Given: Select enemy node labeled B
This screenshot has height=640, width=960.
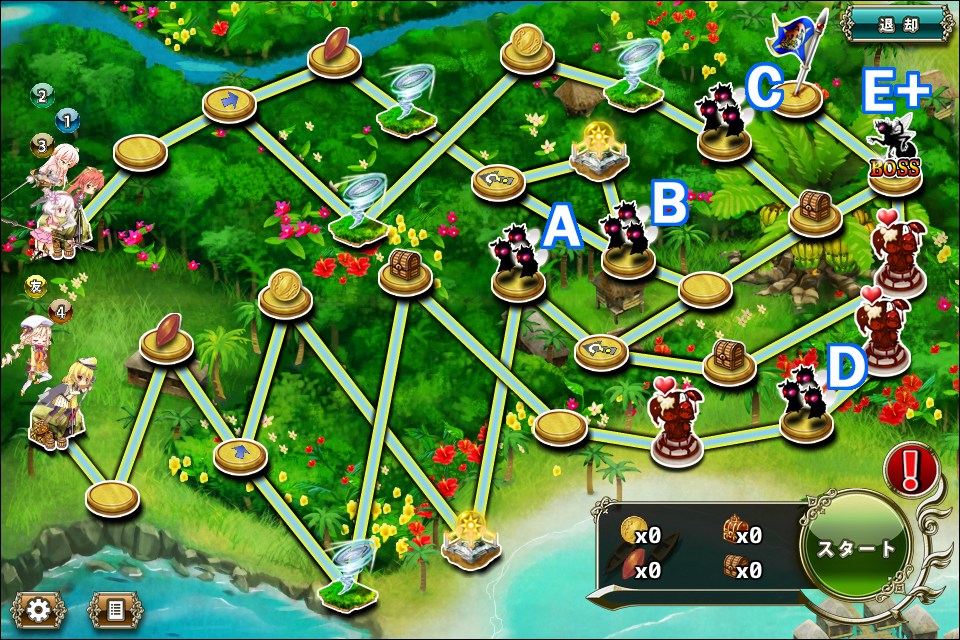Looking at the screenshot, I should click(x=628, y=246).
